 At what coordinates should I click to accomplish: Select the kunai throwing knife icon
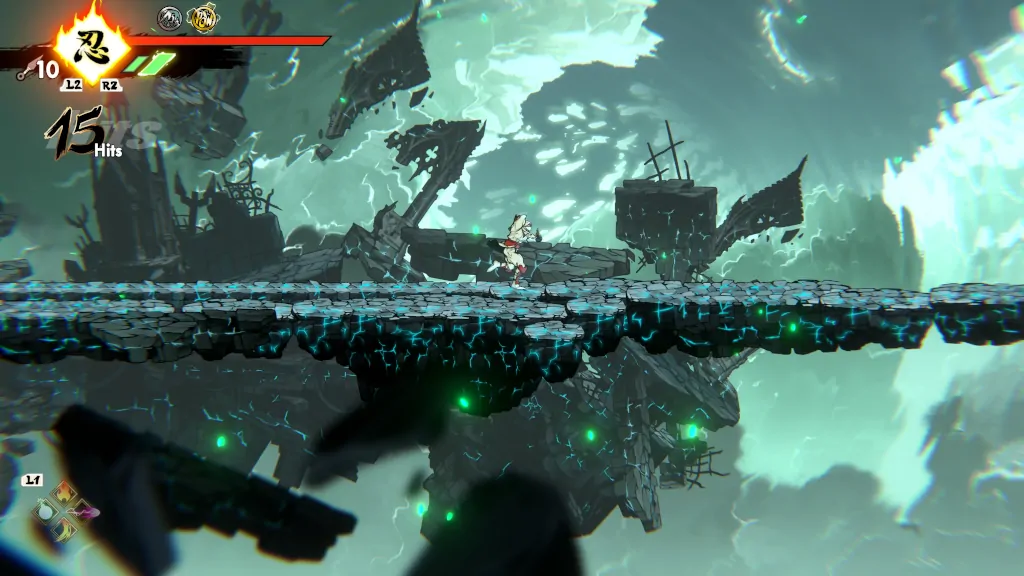point(21,69)
